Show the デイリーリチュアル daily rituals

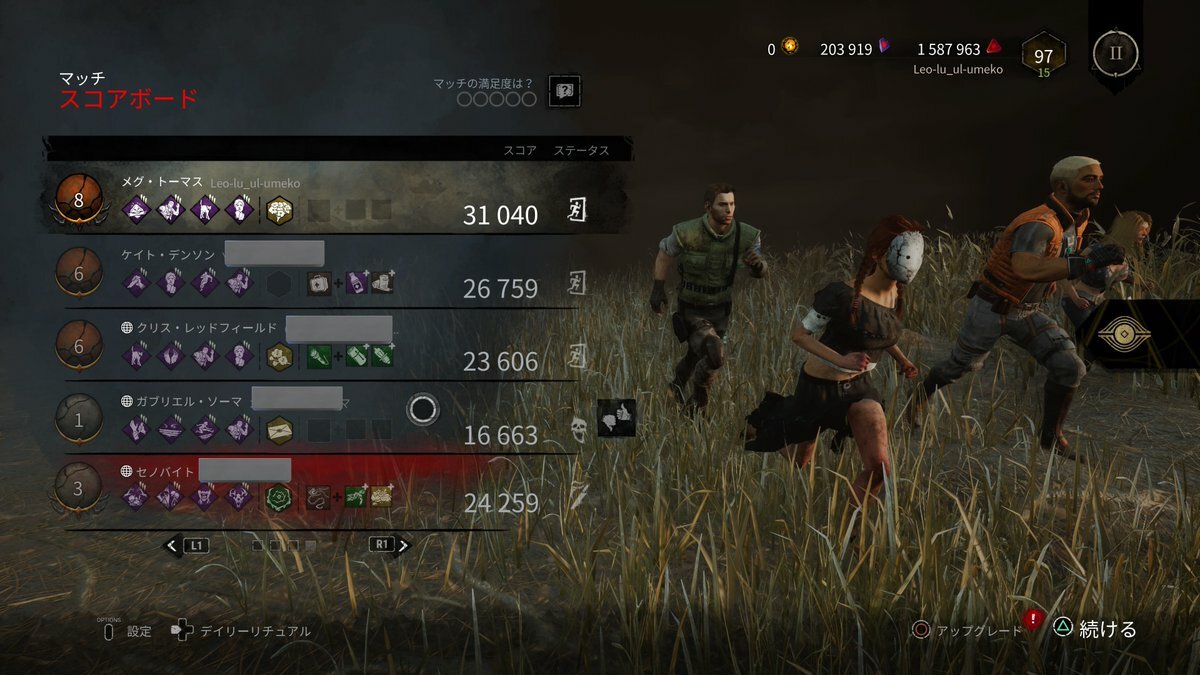click(x=254, y=631)
